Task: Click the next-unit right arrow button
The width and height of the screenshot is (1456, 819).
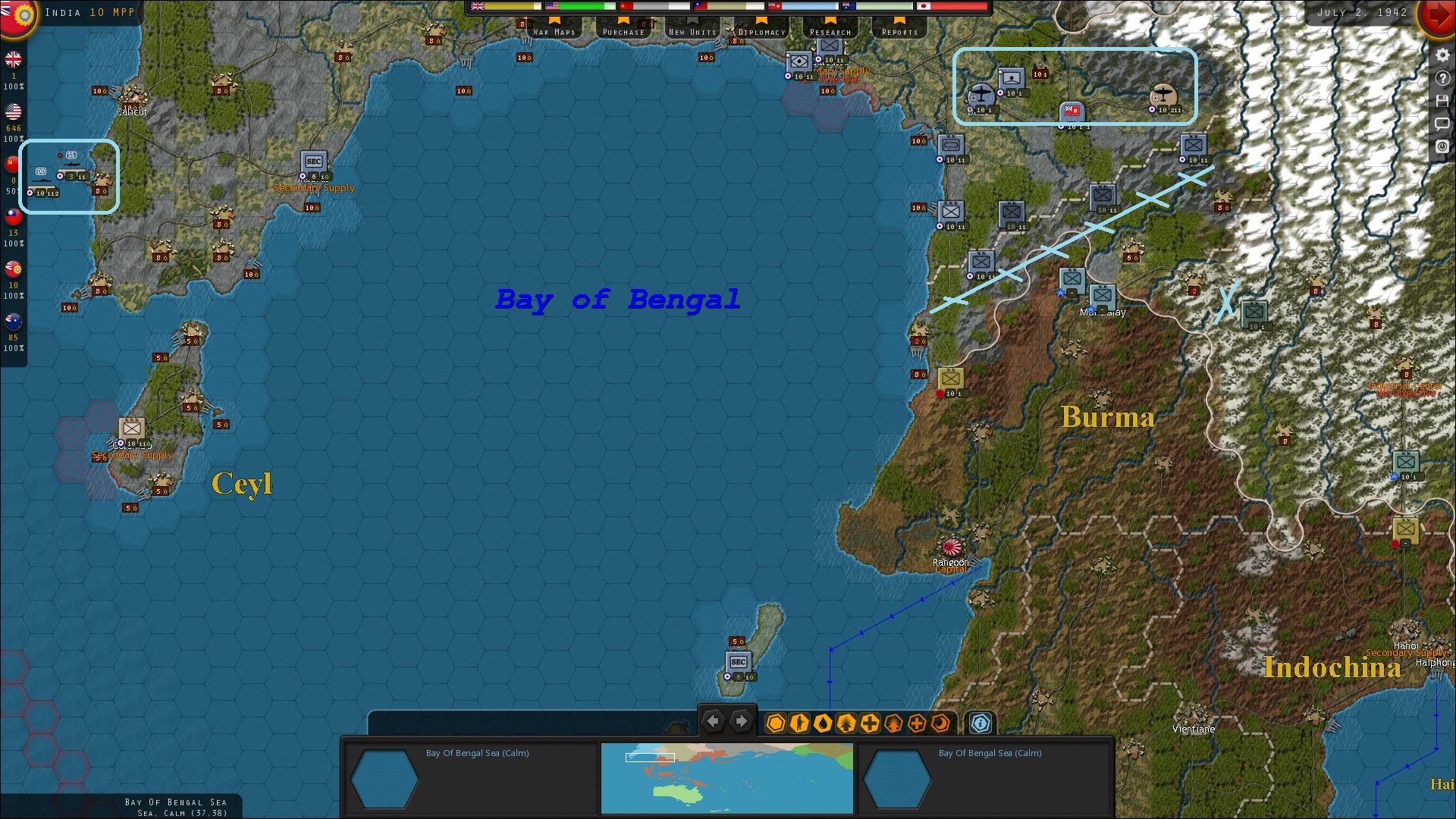Action: click(741, 721)
